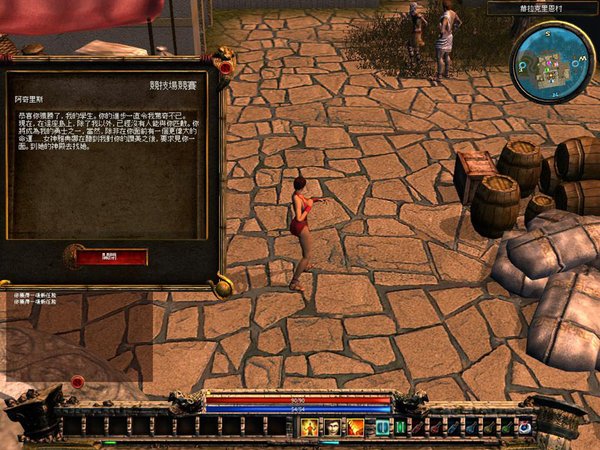The width and height of the screenshot is (600, 450).
Task: Select the character portrait skill icon
Action: click(331, 427)
